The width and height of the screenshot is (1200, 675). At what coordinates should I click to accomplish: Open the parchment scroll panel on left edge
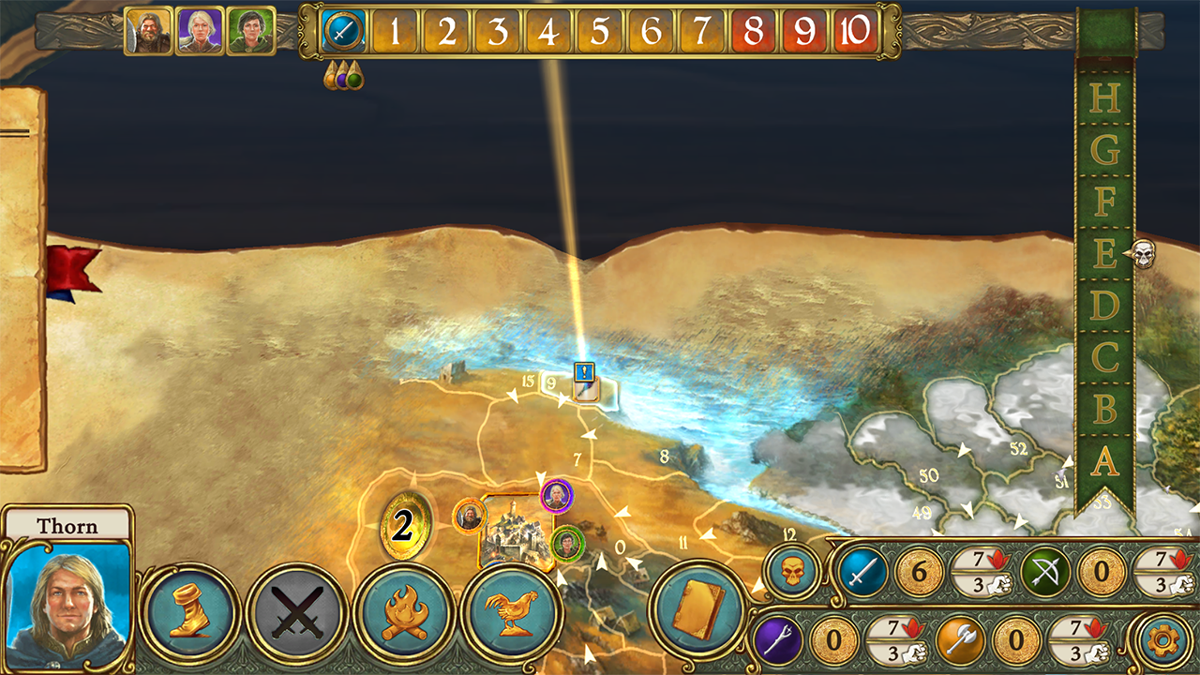[x=22, y=280]
